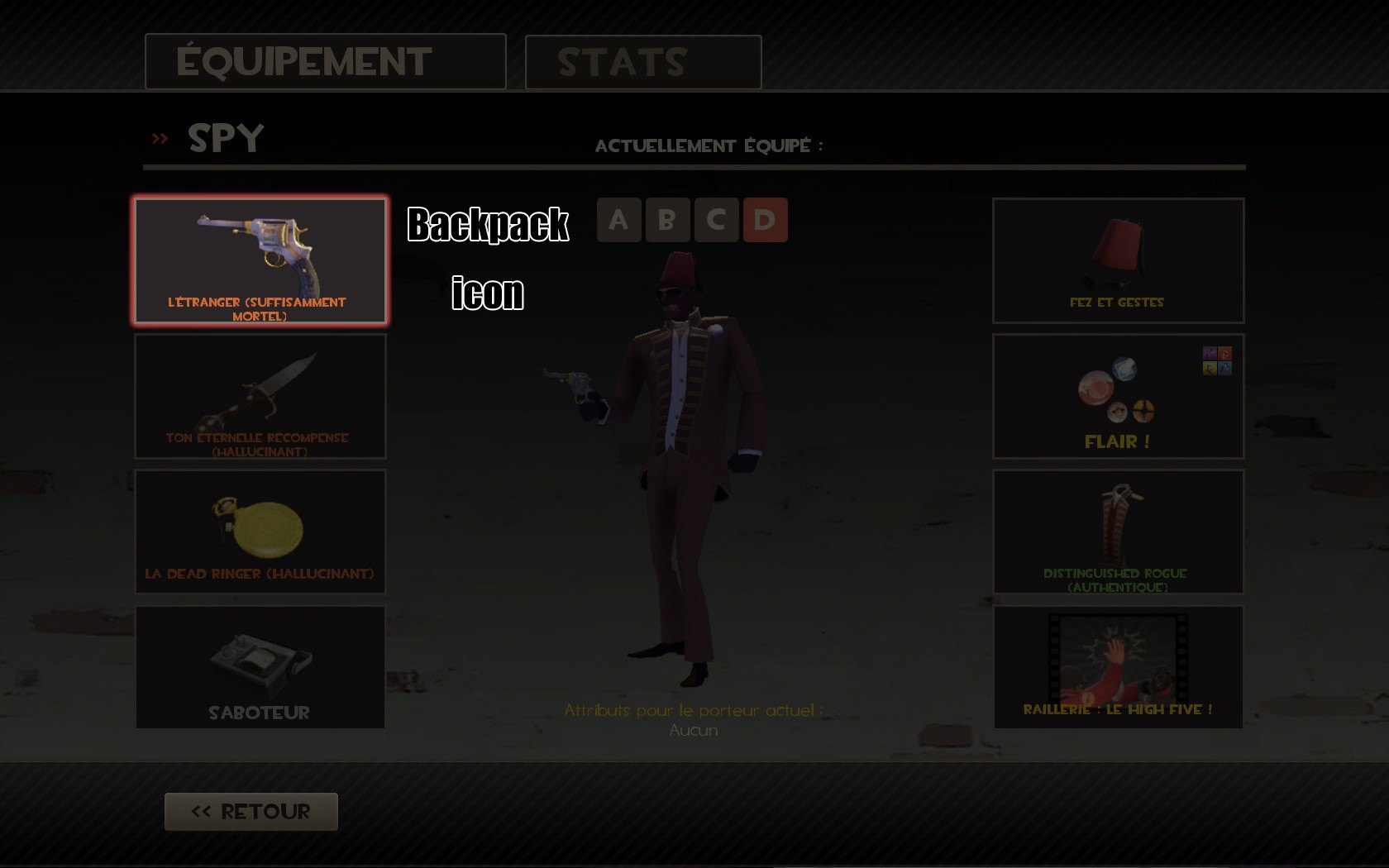Go back with the Retour button
1389x868 pixels.
click(251, 812)
